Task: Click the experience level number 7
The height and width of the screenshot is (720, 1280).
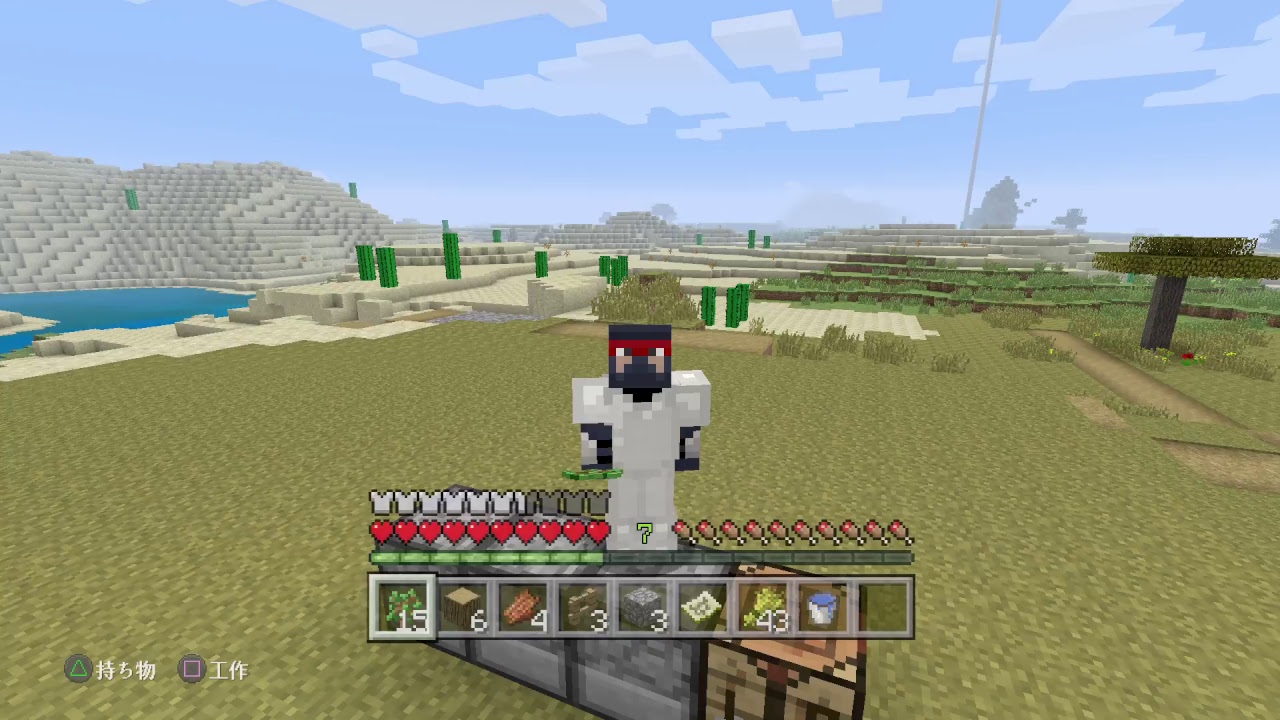Action: (644, 534)
